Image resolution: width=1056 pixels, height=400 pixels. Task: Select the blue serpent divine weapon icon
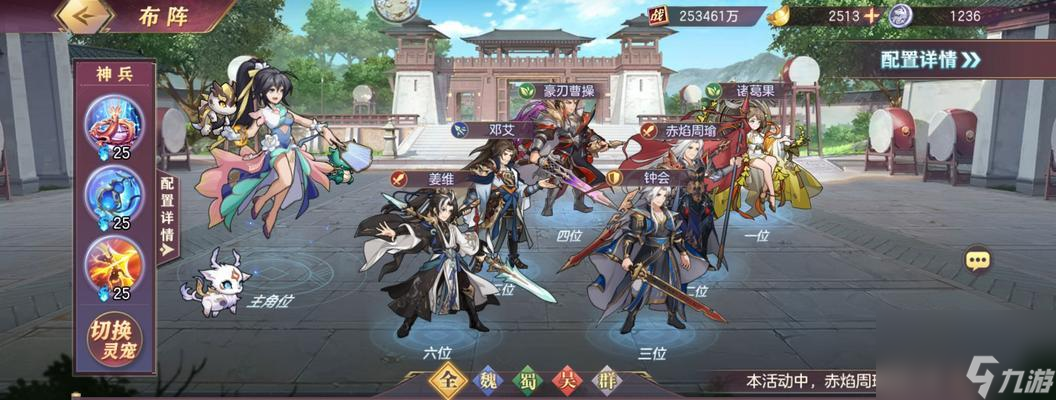(x=114, y=194)
